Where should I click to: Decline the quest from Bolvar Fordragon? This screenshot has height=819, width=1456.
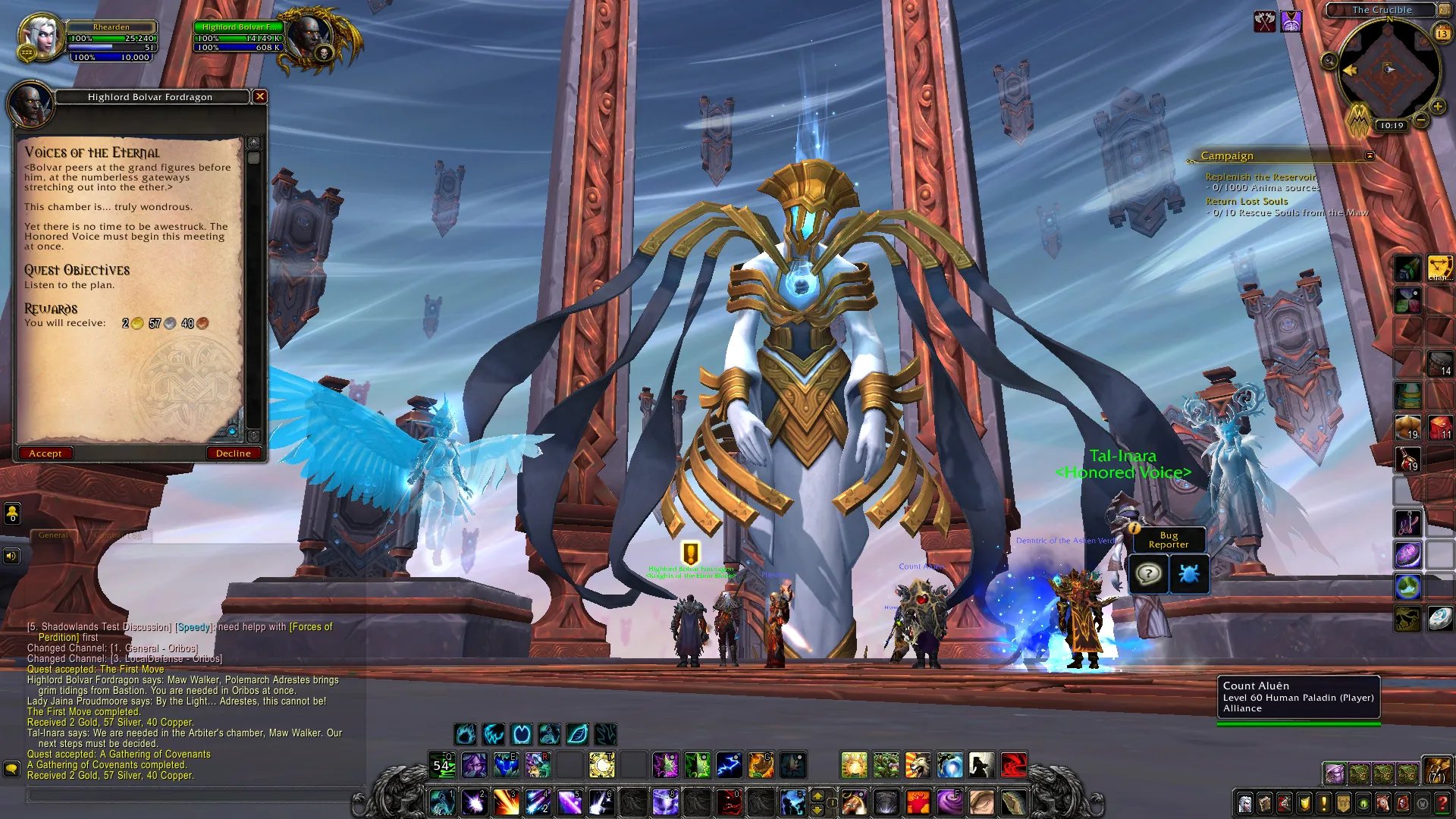point(233,453)
